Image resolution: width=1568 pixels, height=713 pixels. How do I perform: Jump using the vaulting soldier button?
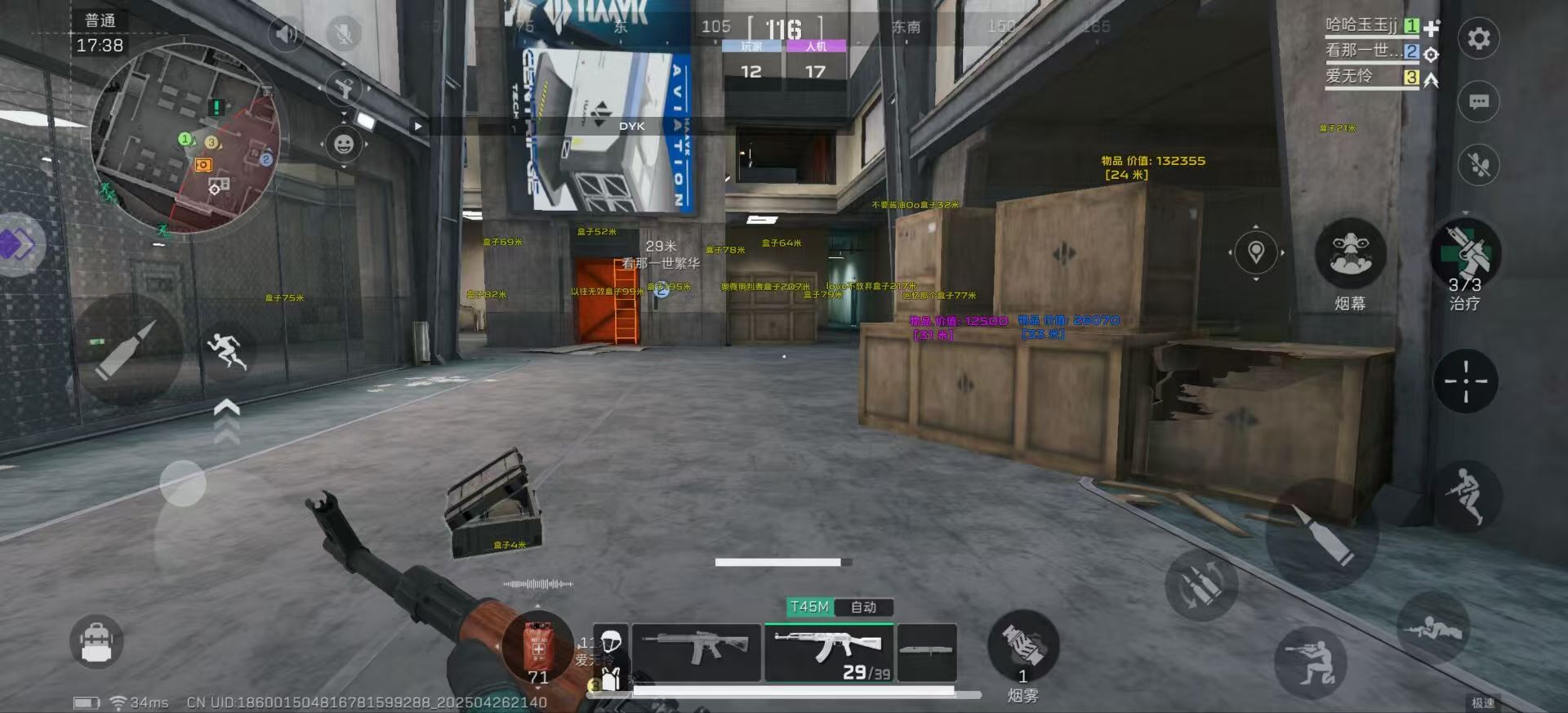coord(1467,496)
